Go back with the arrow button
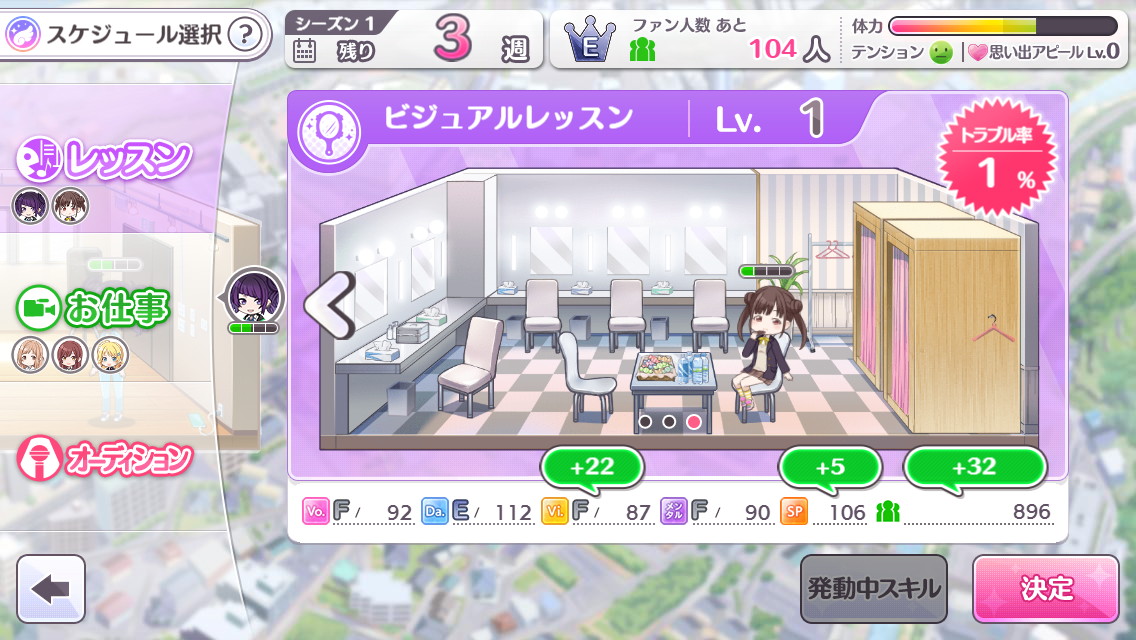Viewport: 1136px width, 640px height. coord(51,589)
